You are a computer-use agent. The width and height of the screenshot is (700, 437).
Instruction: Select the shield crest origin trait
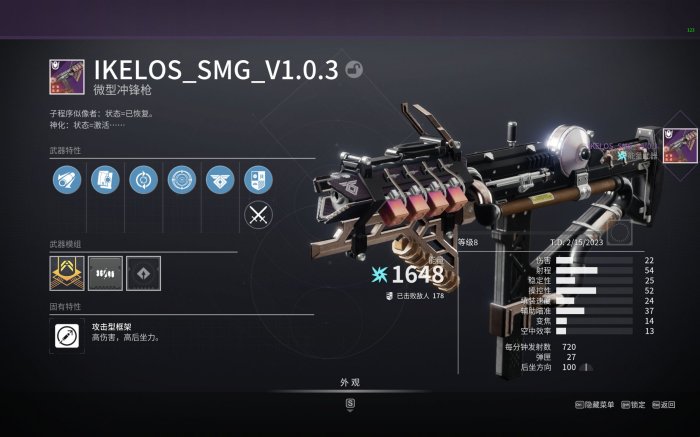pyautogui.click(x=257, y=180)
